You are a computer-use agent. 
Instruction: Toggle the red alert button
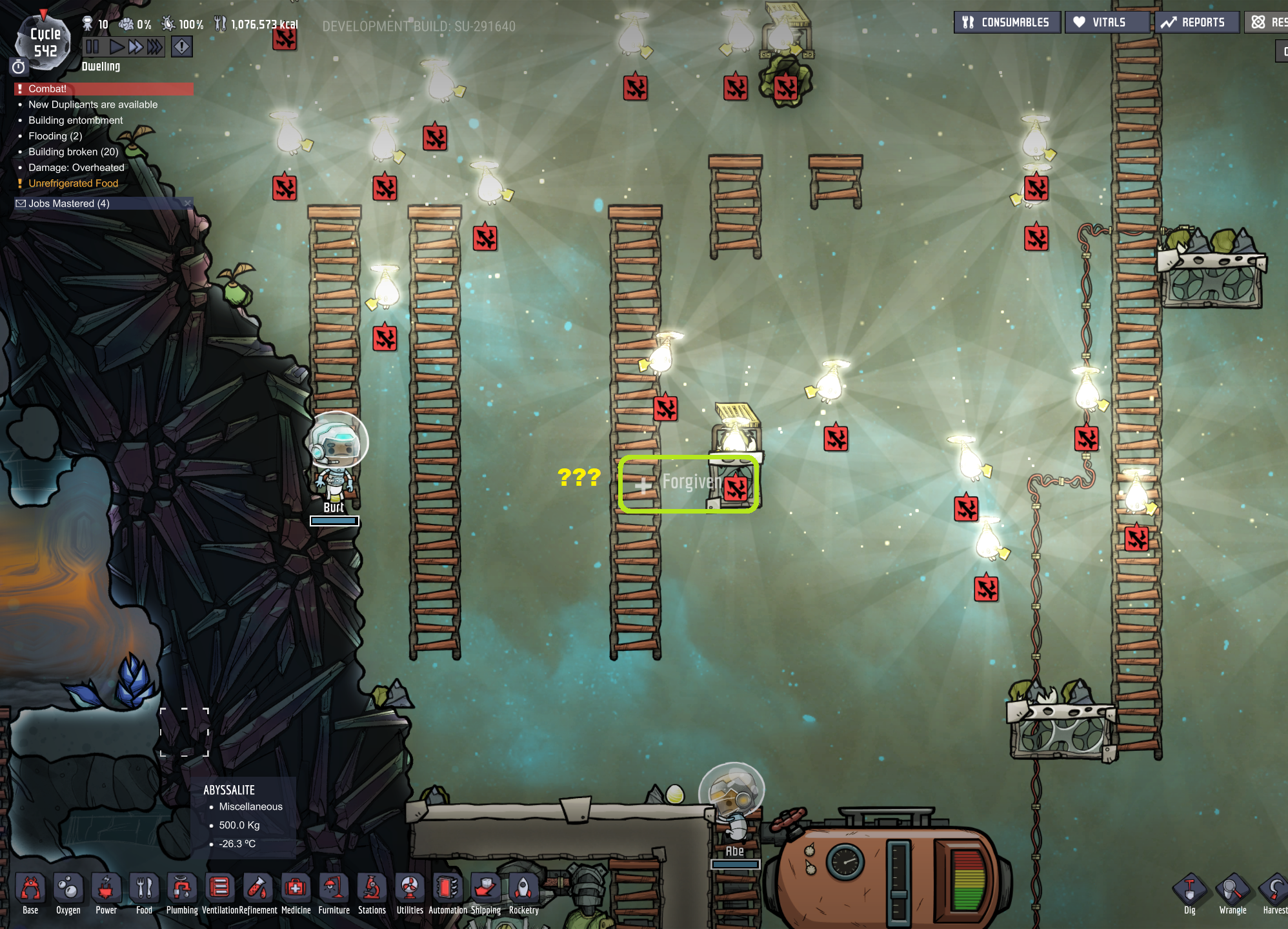point(182,46)
